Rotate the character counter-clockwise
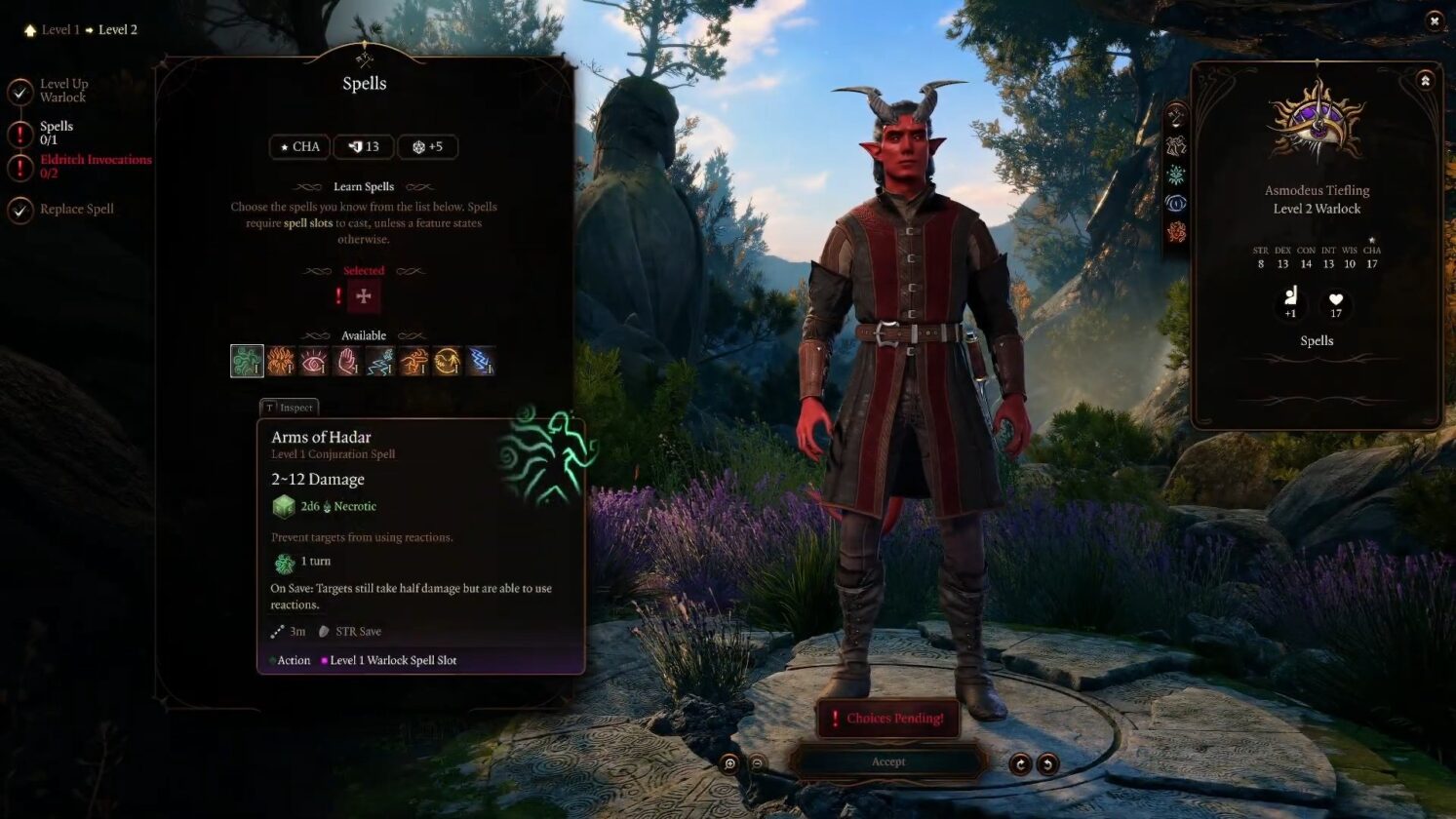Viewport: 1456px width, 819px height. pos(1047,763)
